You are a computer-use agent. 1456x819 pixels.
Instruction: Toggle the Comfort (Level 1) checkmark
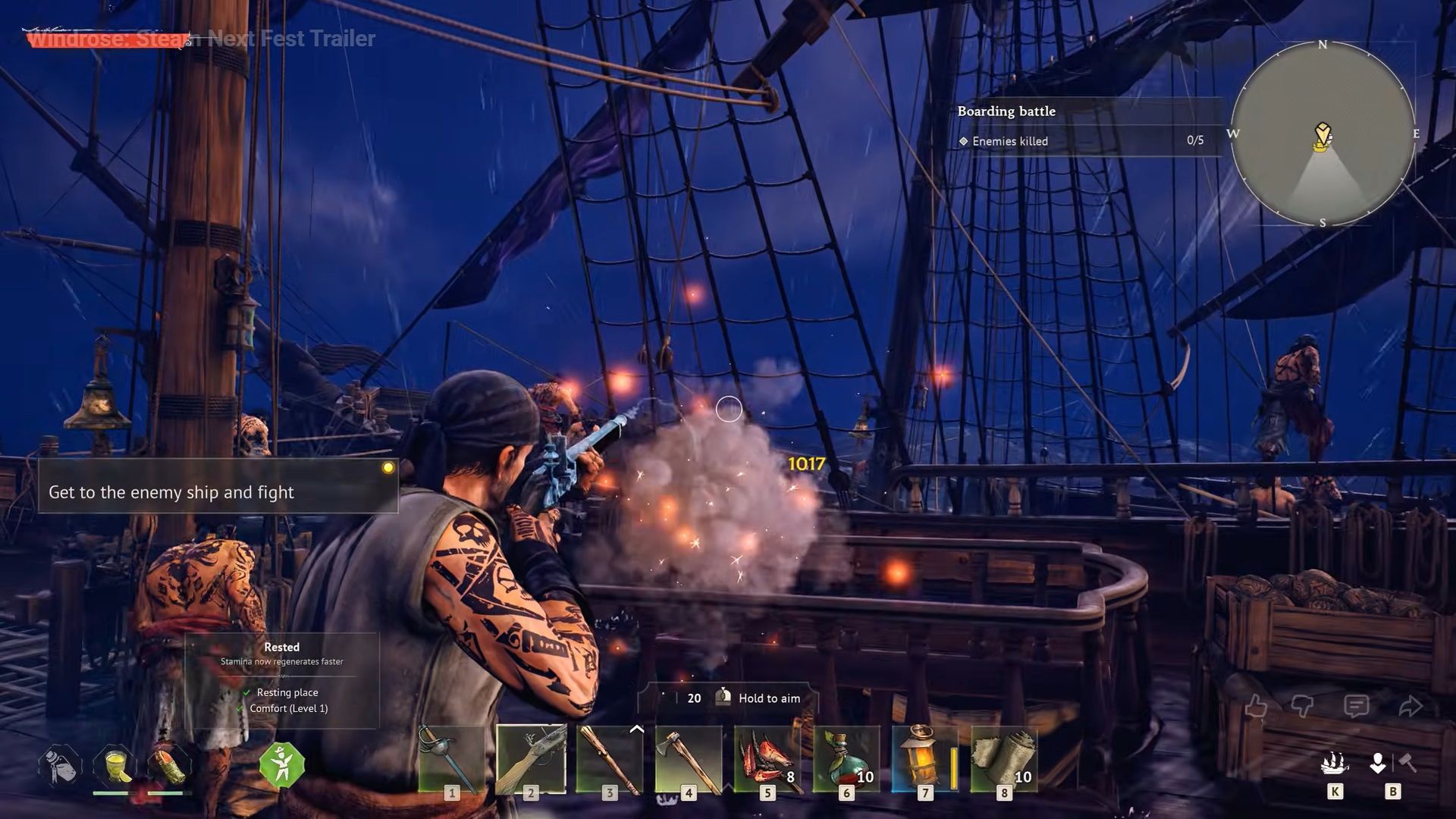241,708
